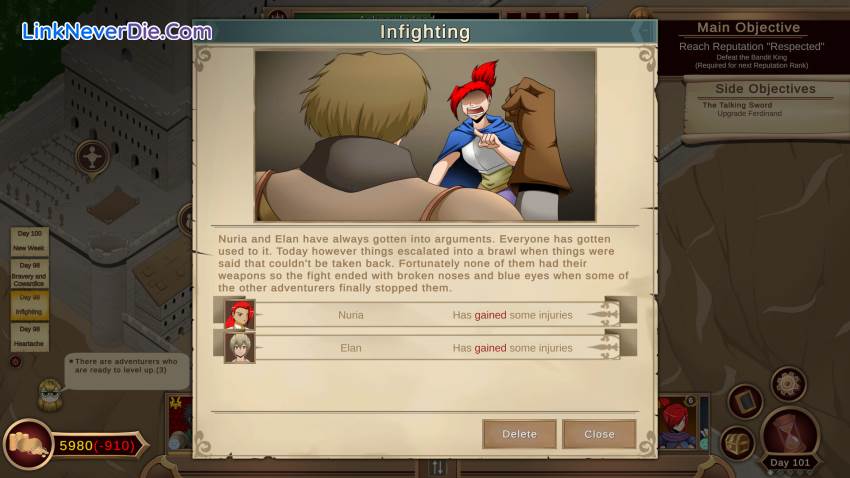Close the Infighting event dialog

[599, 434]
